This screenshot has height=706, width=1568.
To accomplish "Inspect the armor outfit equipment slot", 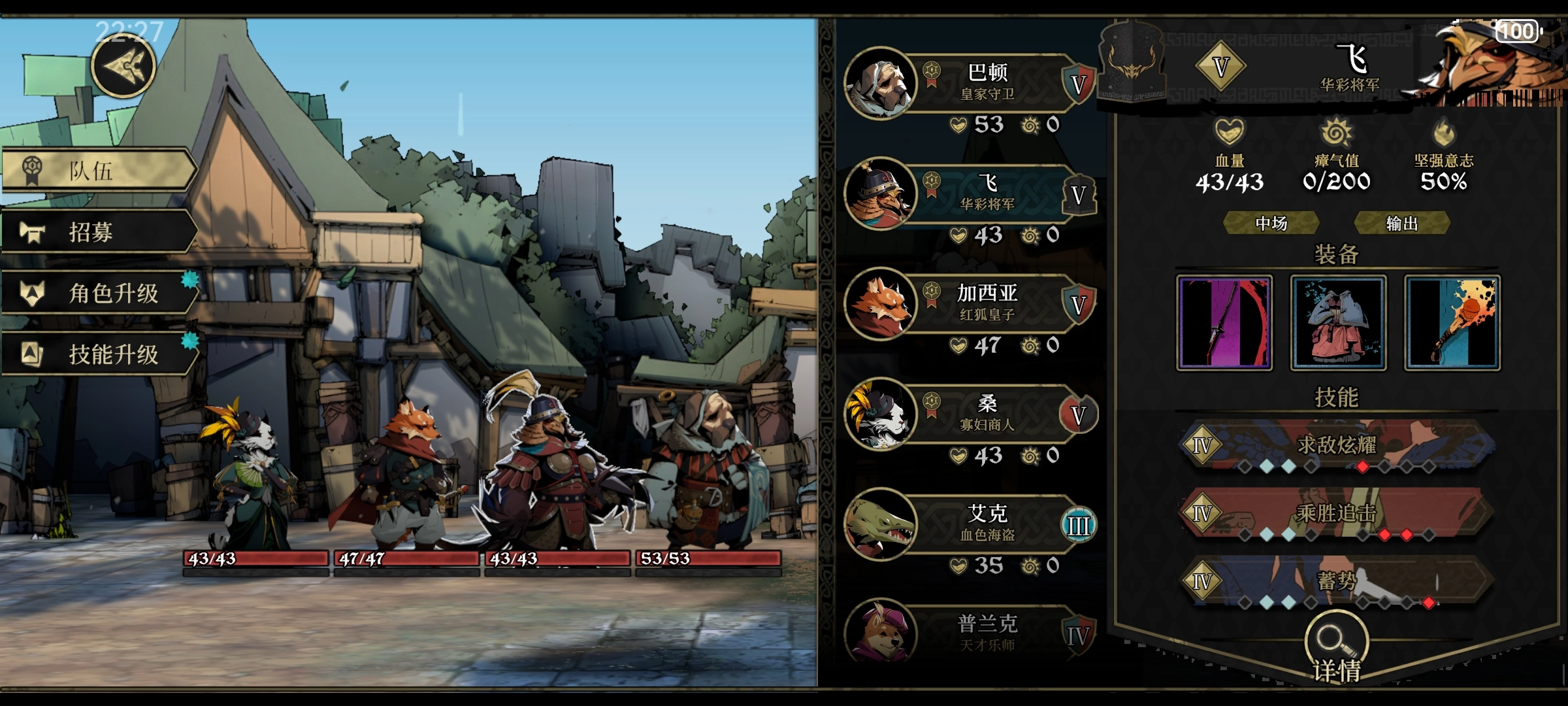I will point(1337,323).
